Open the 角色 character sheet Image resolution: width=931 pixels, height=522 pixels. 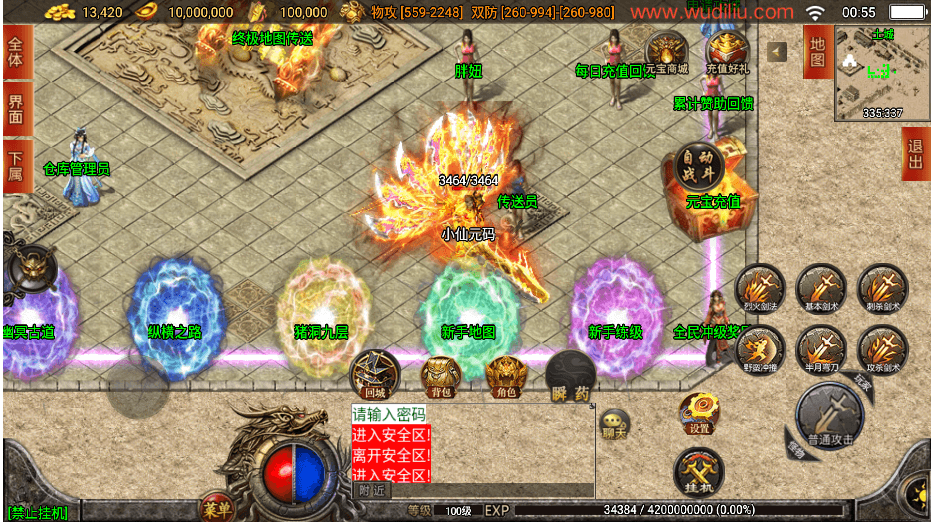pos(506,376)
